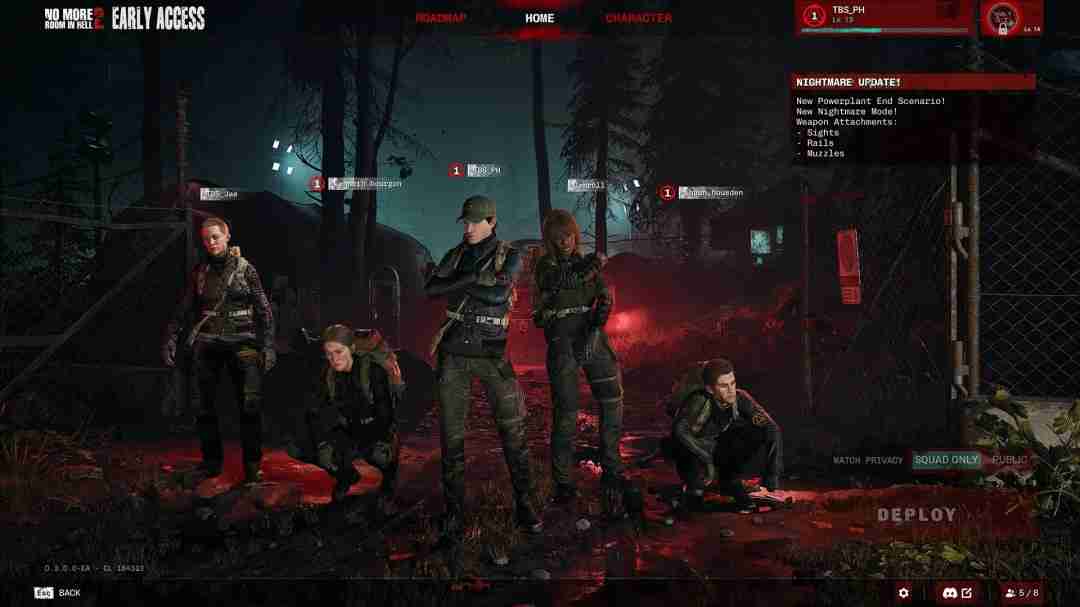Open the Nightmare Update news panel
This screenshot has width=1080, height=607.
(913, 82)
